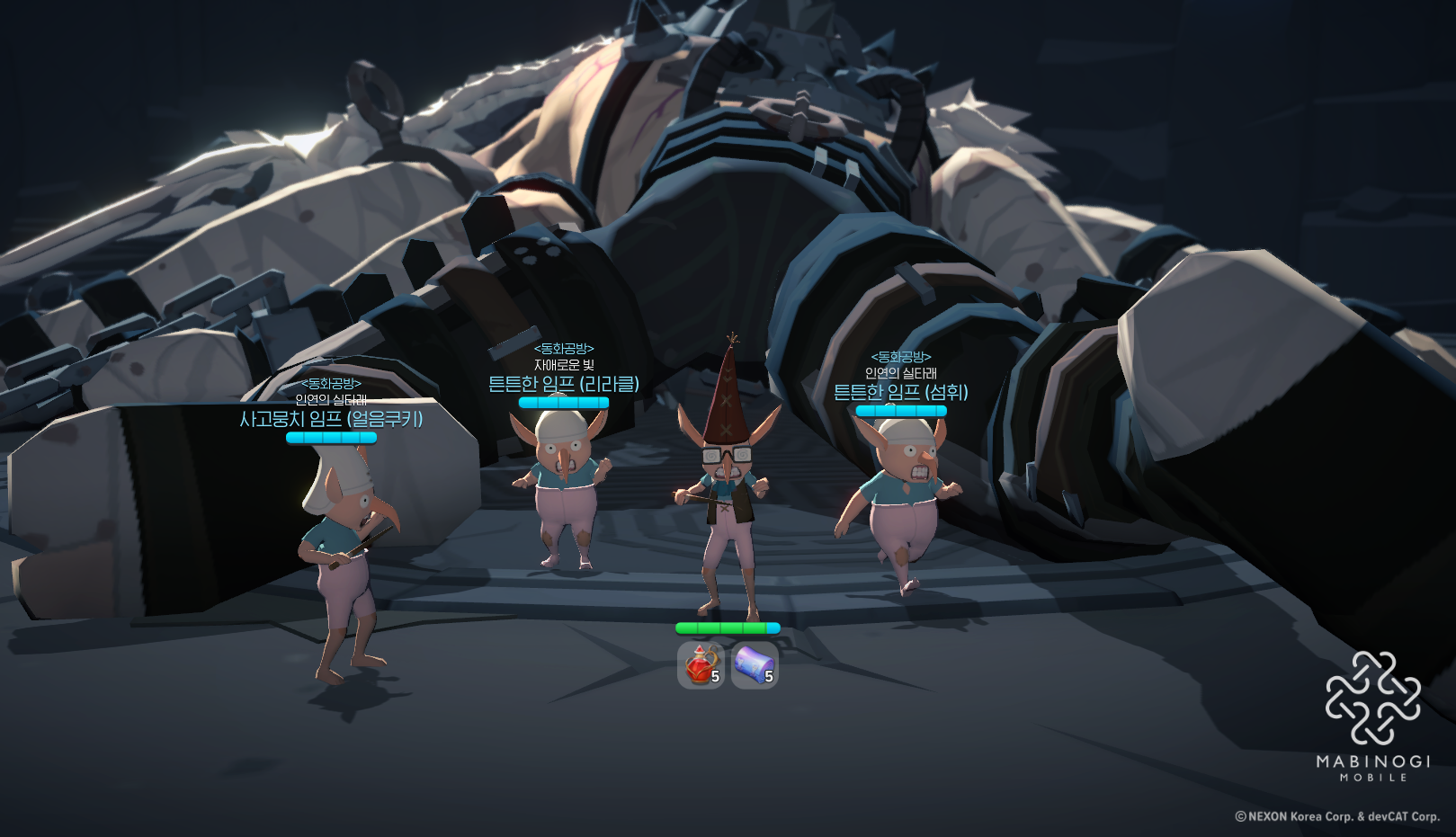This screenshot has width=1456, height=837.
Task: Use the red health potion item
Action: pyautogui.click(x=701, y=665)
